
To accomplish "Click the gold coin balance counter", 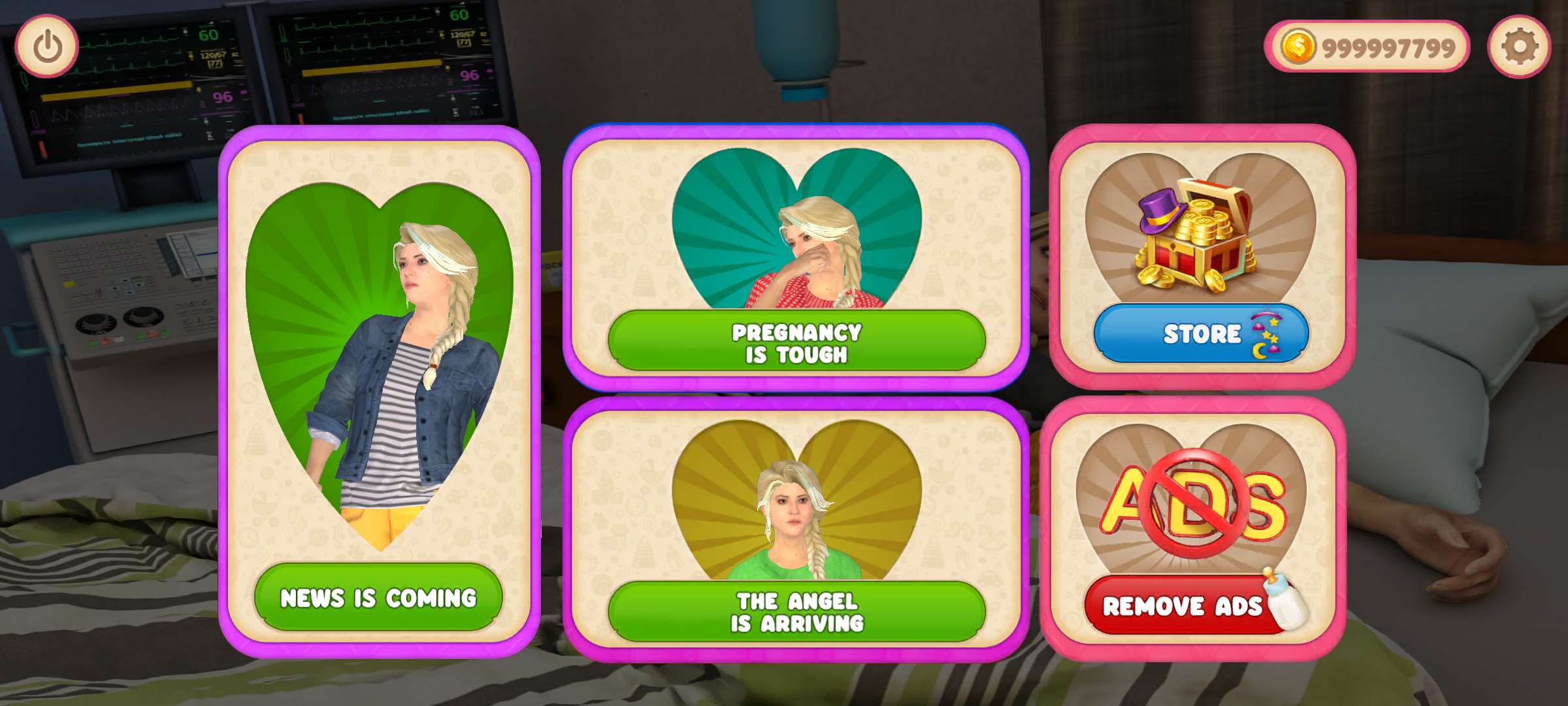I will point(1367,47).
